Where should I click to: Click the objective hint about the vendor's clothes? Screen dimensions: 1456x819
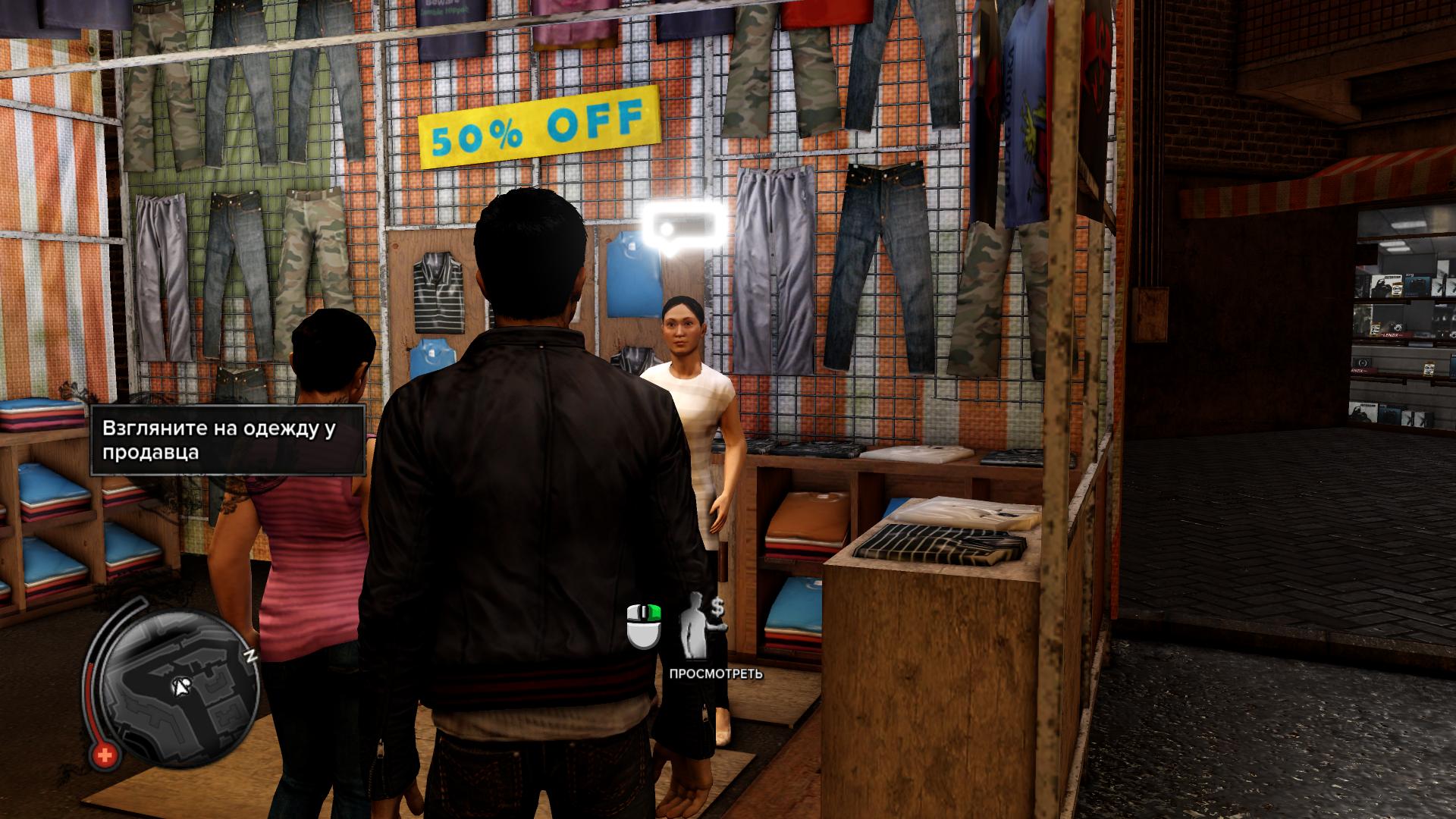pyautogui.click(x=227, y=441)
